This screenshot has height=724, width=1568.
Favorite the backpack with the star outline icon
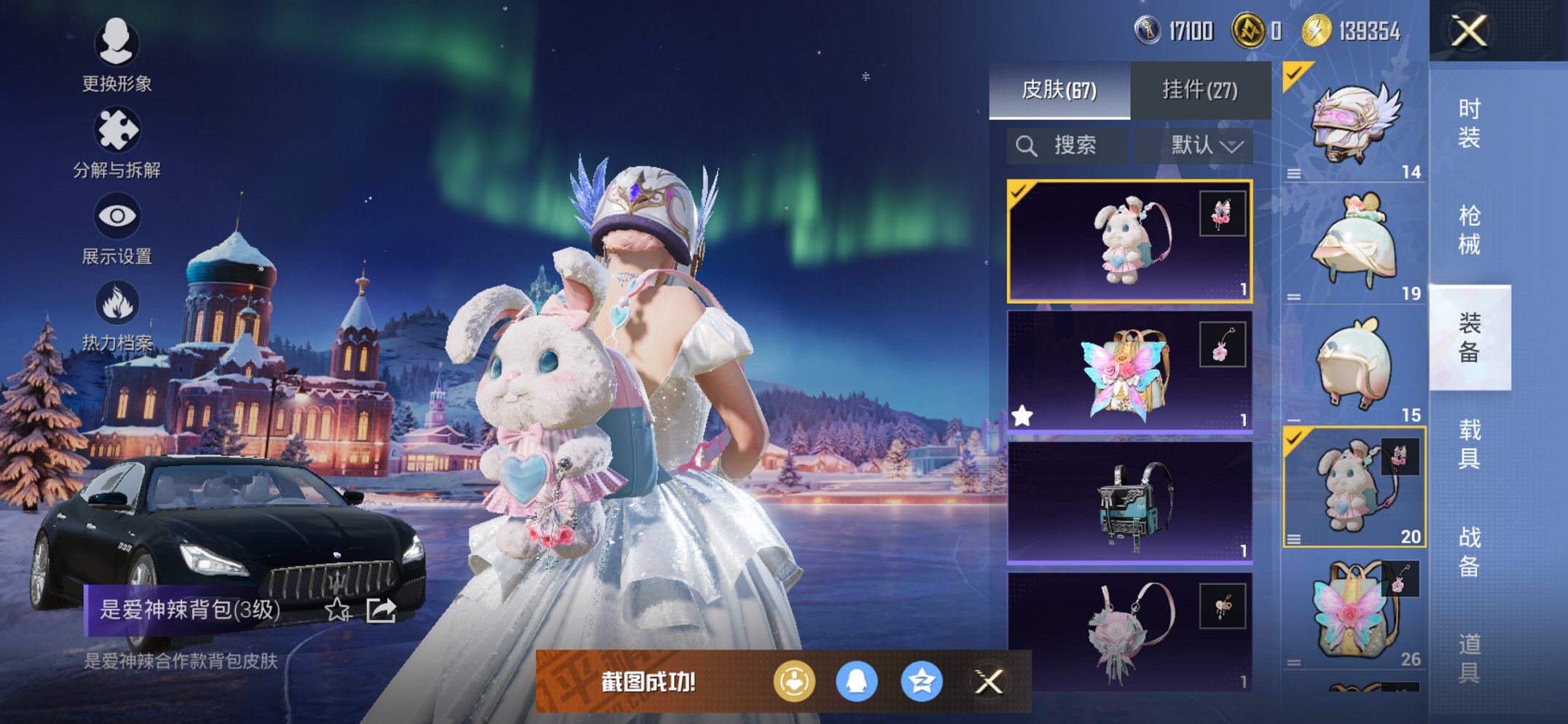[337, 610]
